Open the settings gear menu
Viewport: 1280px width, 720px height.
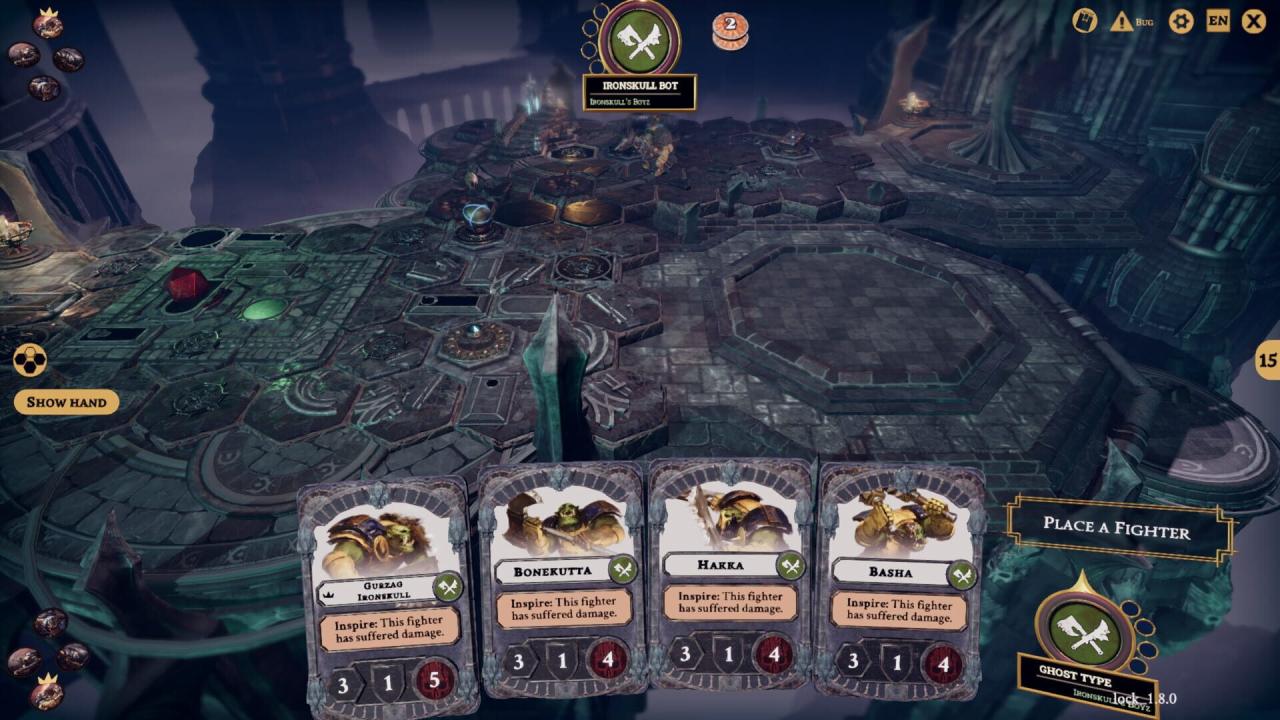(1181, 21)
